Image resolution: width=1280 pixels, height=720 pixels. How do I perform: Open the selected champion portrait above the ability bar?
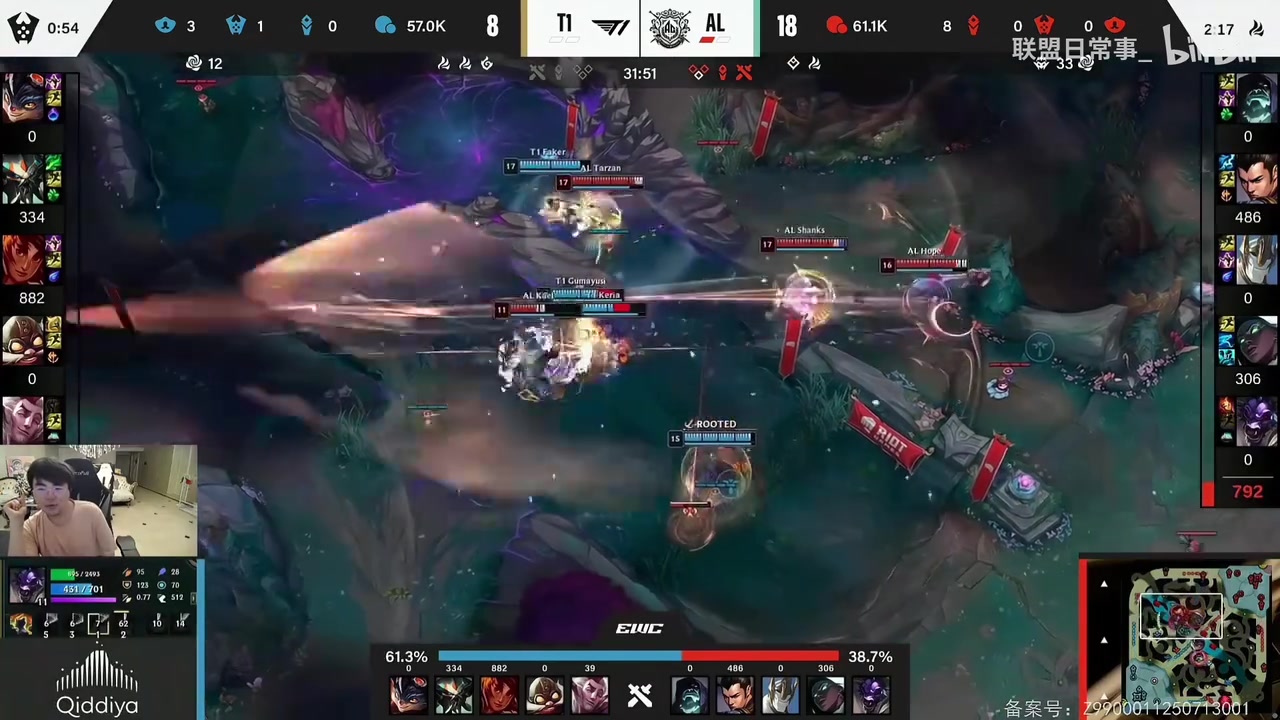coord(27,586)
